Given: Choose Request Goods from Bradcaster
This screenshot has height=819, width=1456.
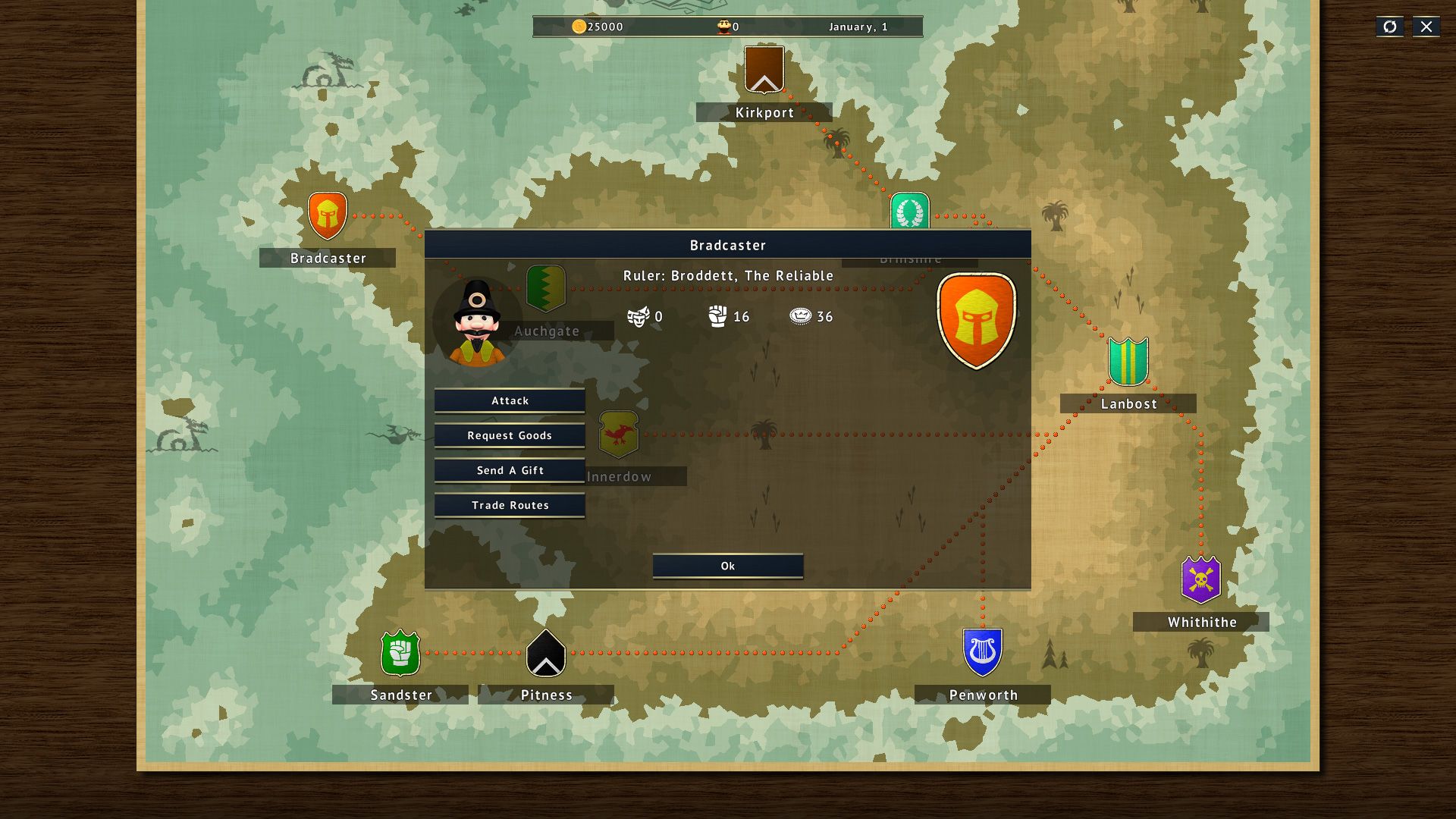Looking at the screenshot, I should point(510,435).
